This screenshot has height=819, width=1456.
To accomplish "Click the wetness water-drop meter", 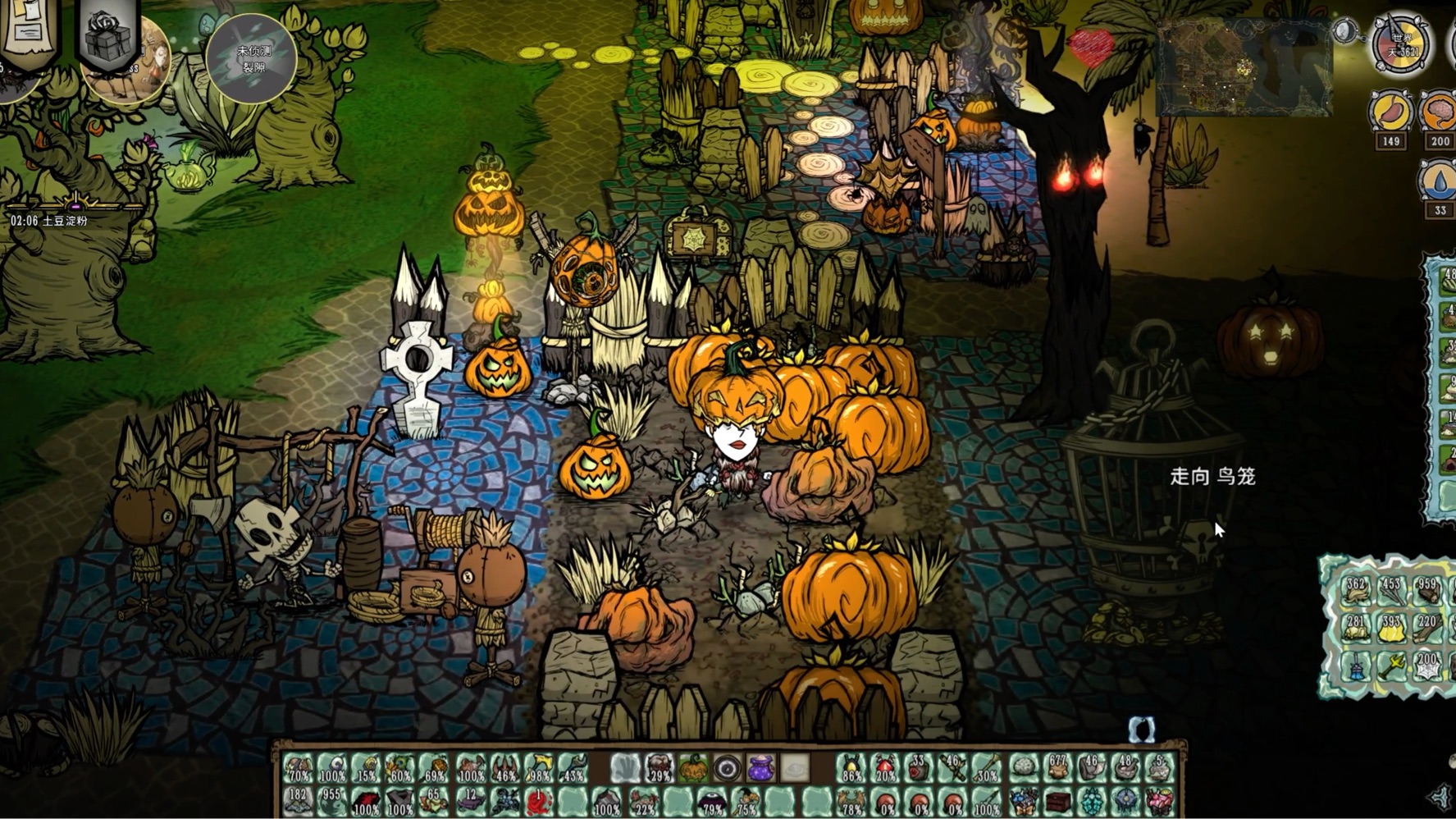I will point(1440,181).
